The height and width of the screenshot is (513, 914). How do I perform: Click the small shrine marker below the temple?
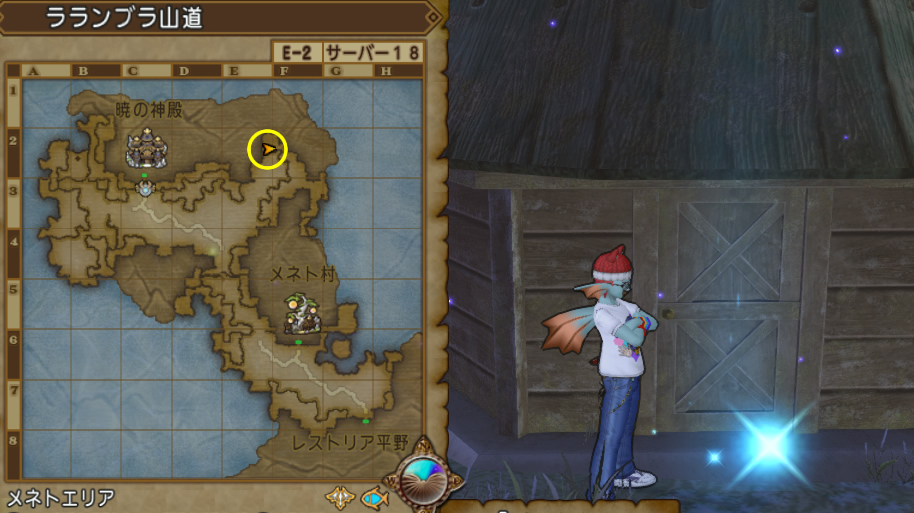click(x=146, y=187)
